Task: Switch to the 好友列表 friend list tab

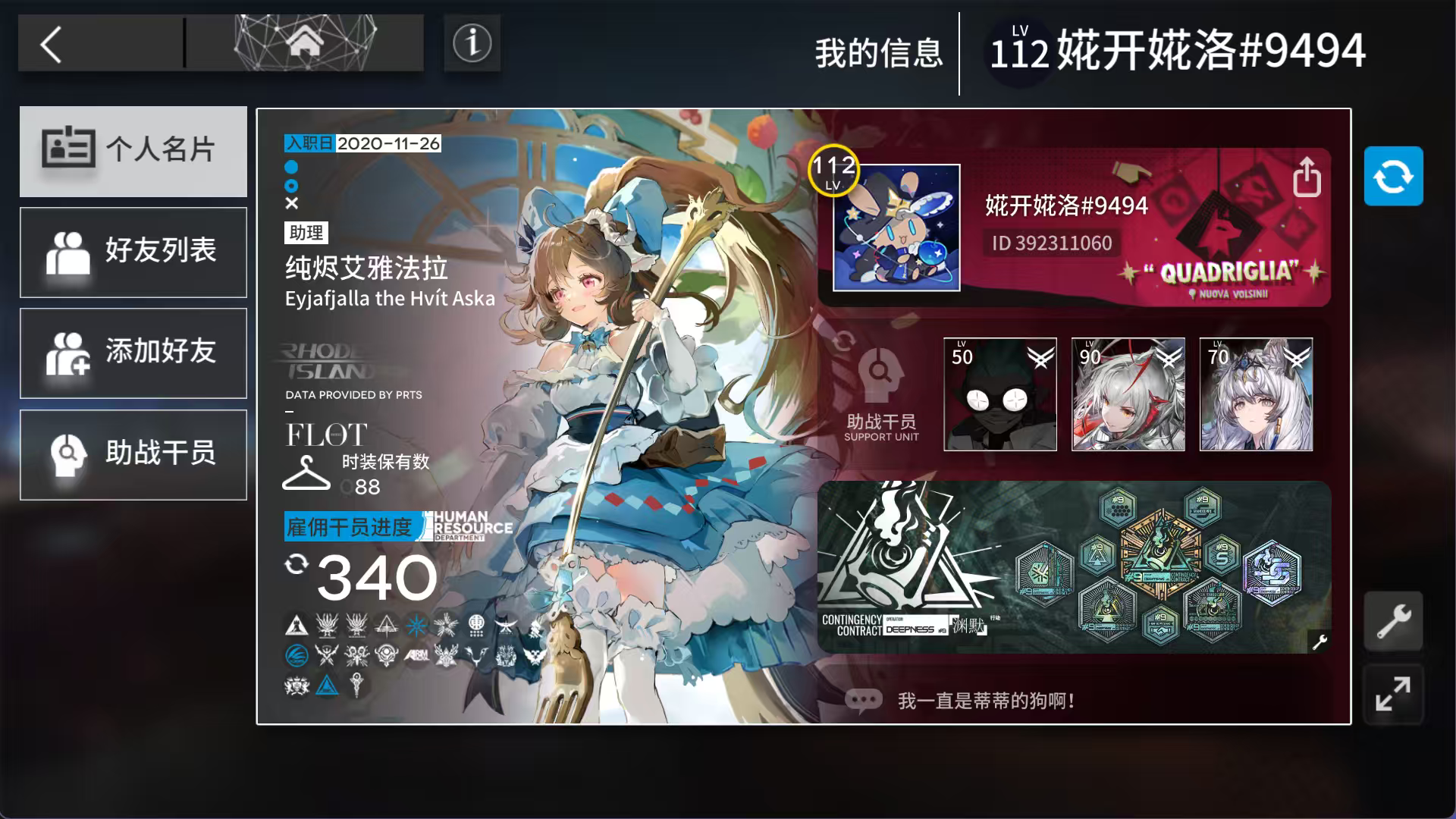Action: tap(133, 252)
